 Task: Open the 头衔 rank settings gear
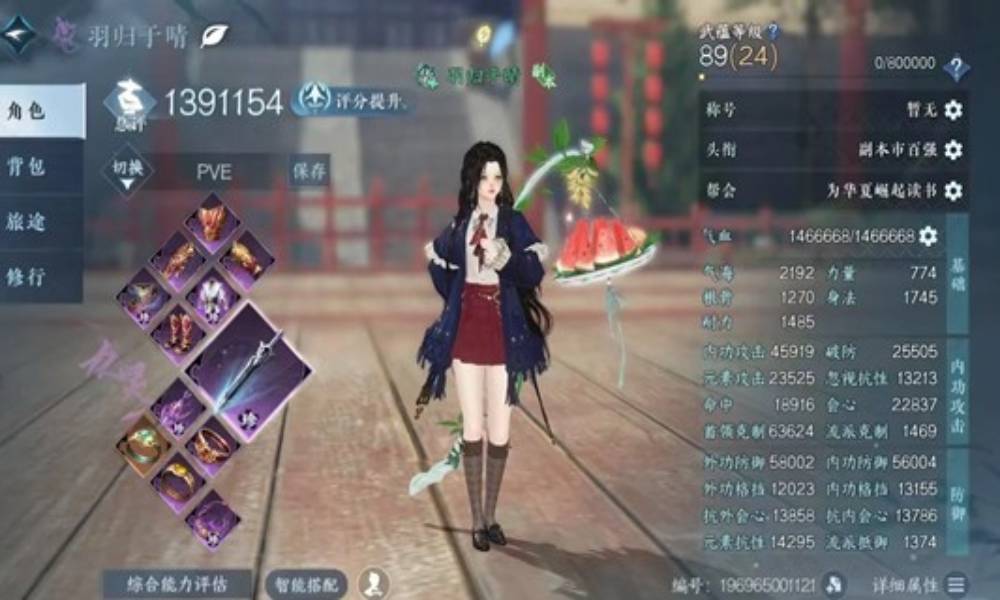953,150
